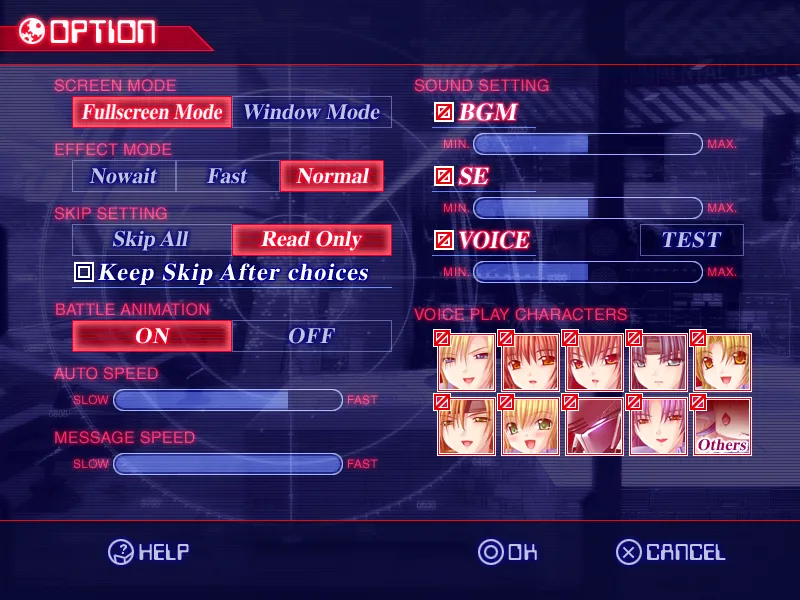Switch effect mode to Fast
The image size is (800, 600).
tap(227, 176)
